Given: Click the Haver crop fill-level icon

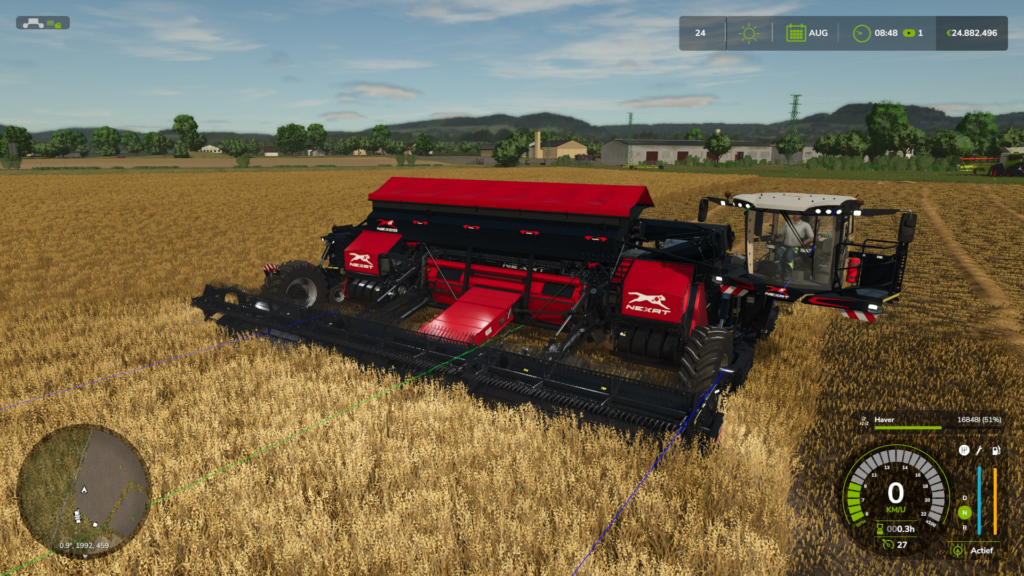Looking at the screenshot, I should [x=863, y=421].
